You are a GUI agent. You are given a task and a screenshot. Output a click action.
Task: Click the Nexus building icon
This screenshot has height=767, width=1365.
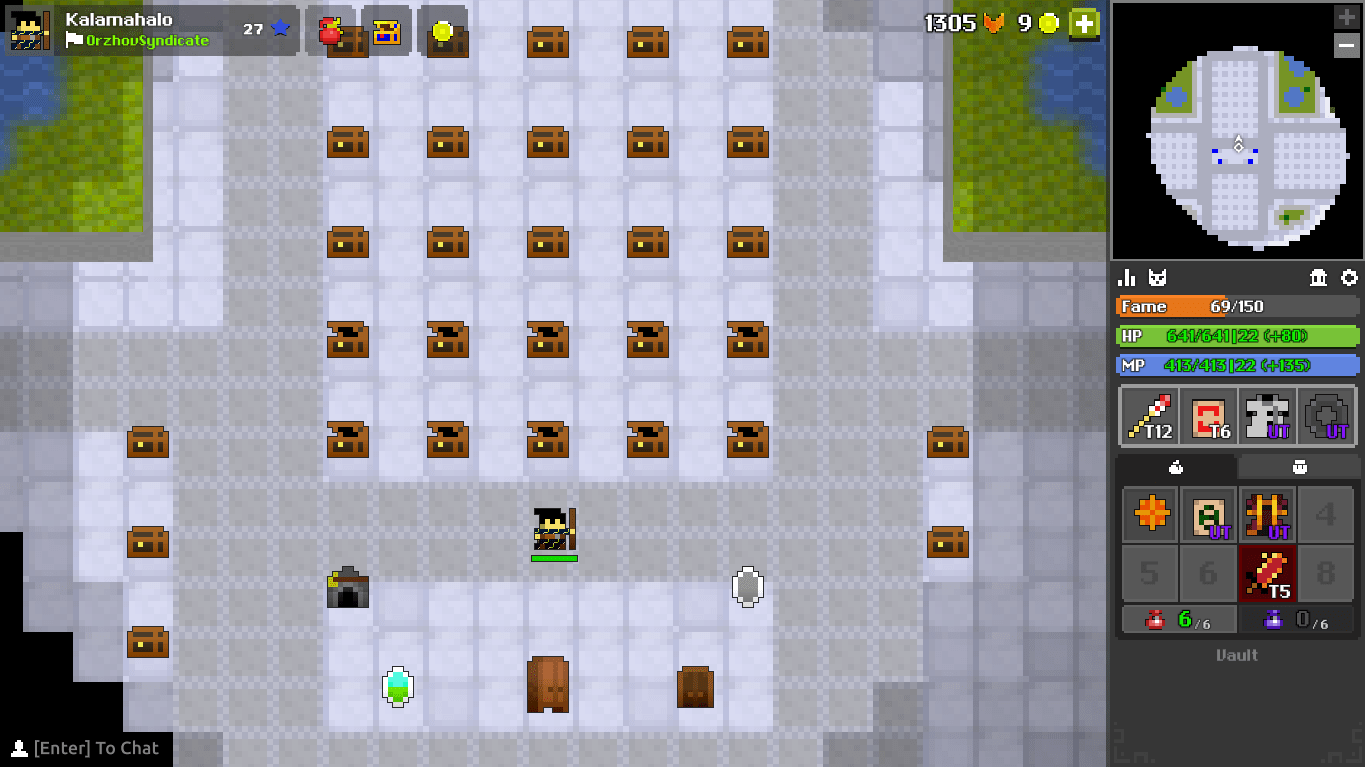point(1318,277)
